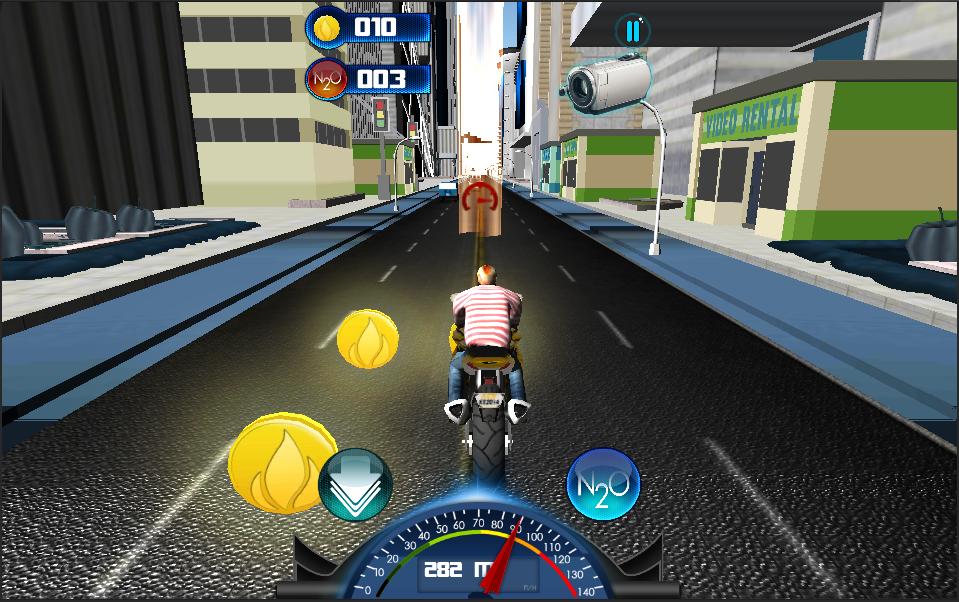959x602 pixels.
Task: Pause the game
Action: [x=632, y=30]
